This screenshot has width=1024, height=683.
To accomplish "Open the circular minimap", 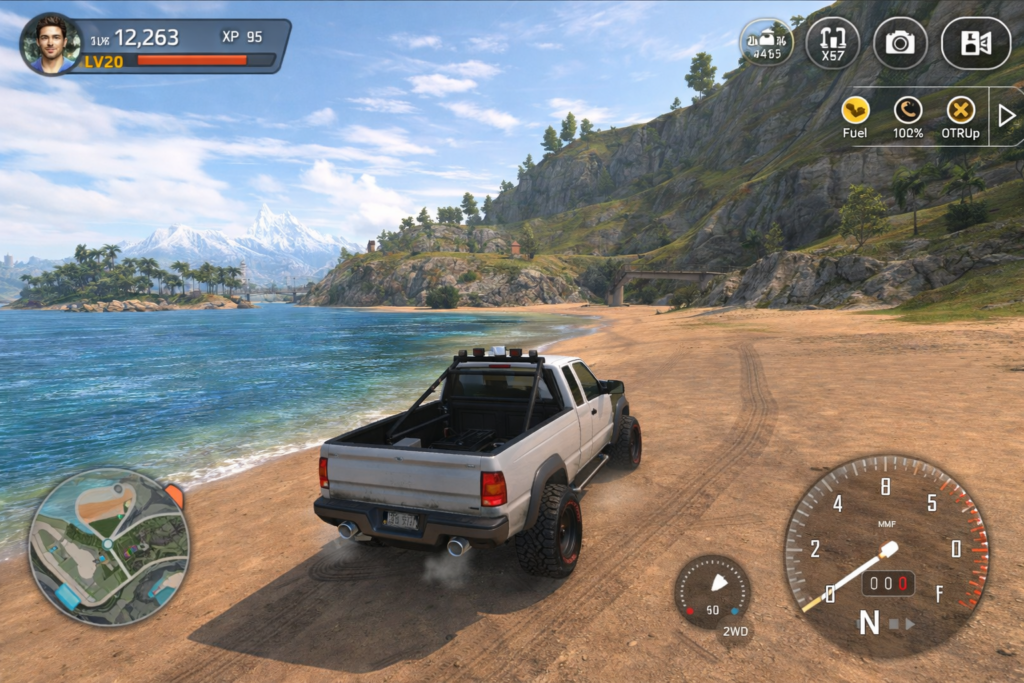I will pyautogui.click(x=108, y=546).
